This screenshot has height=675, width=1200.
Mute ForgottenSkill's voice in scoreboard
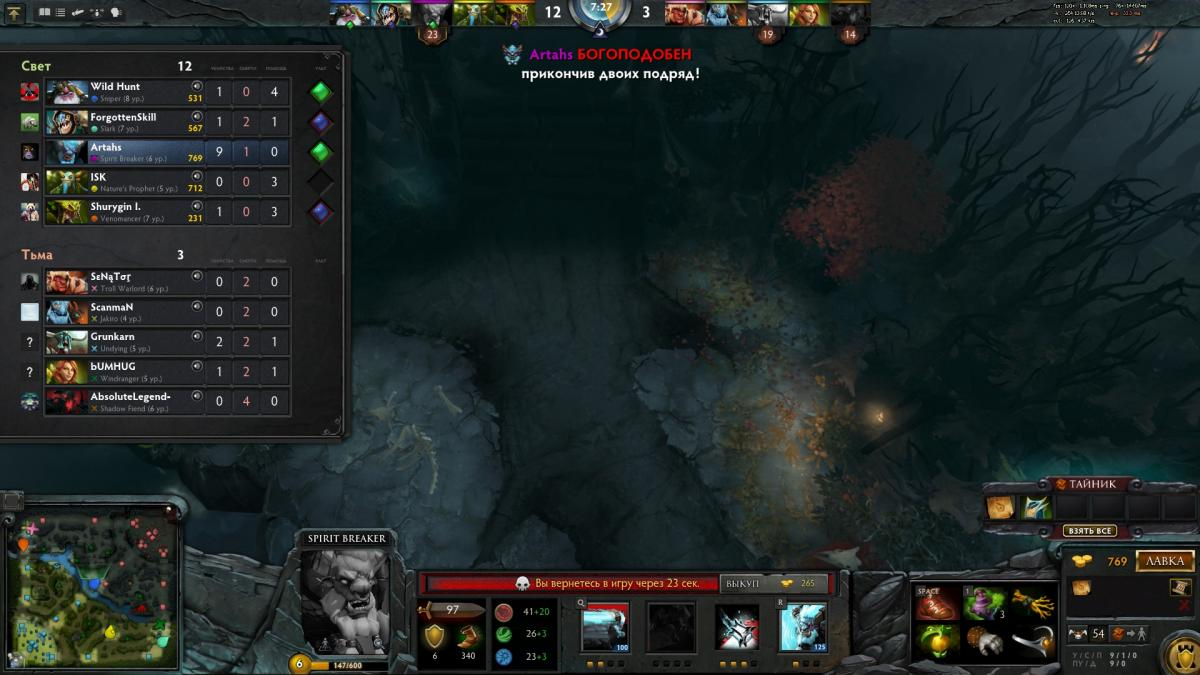click(x=196, y=116)
